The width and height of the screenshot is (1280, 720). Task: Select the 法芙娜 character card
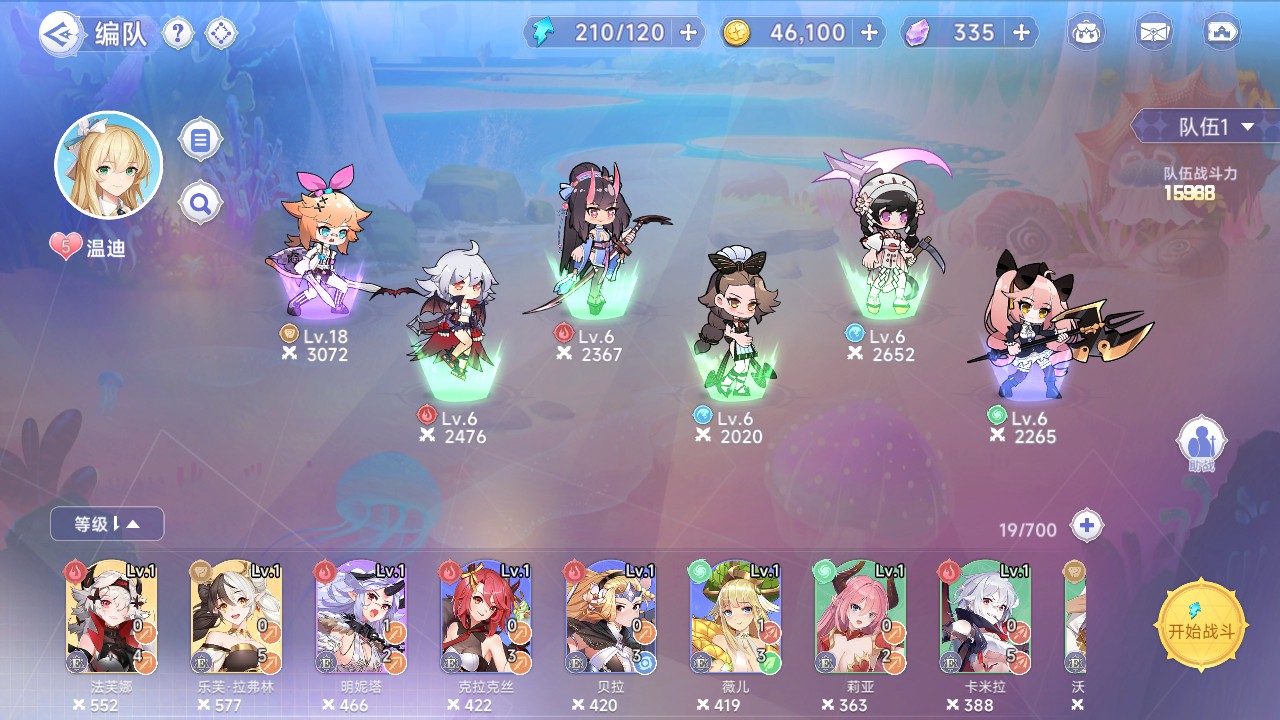click(111, 617)
